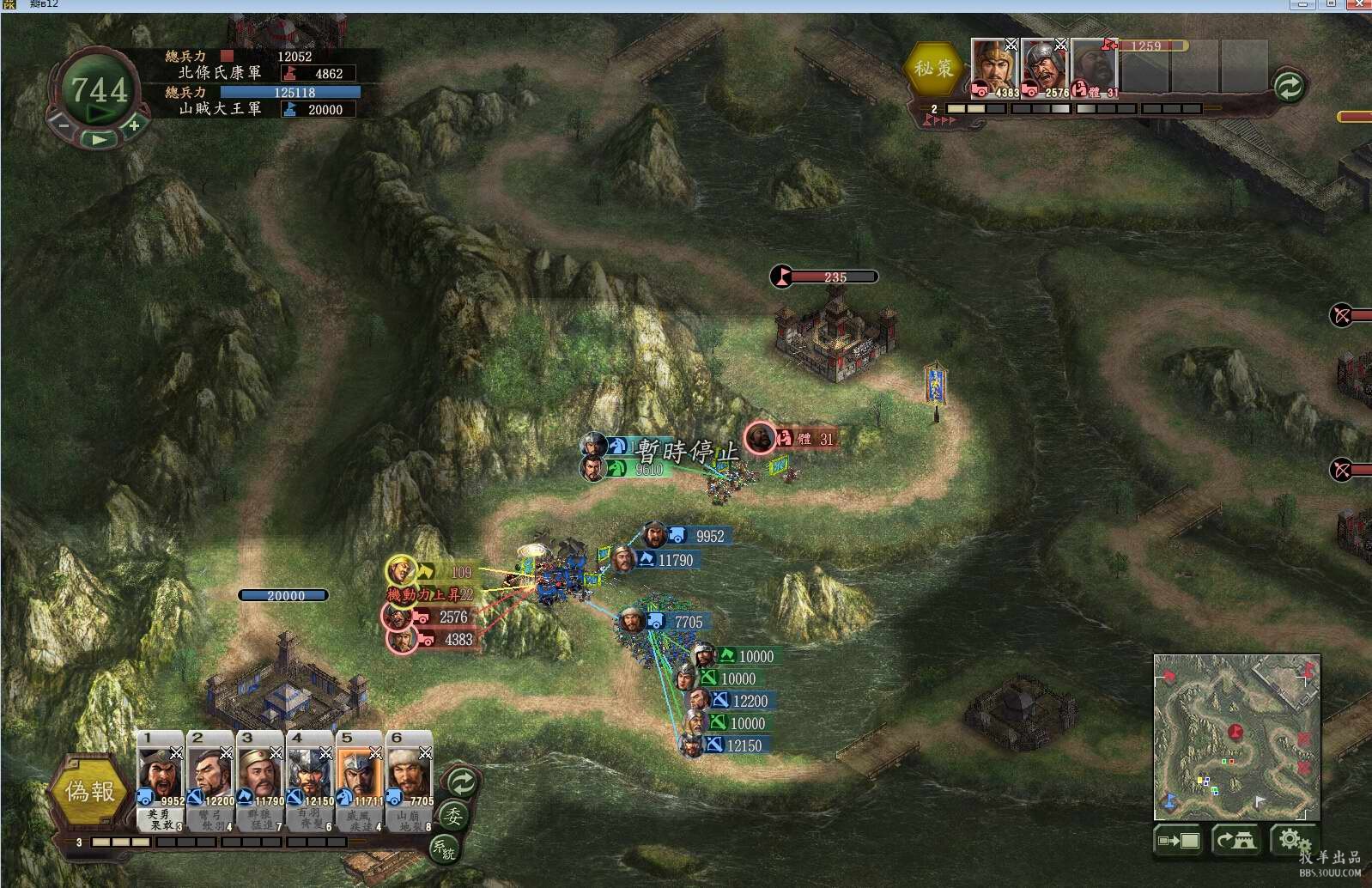This screenshot has width=1372, height=888.
Task: Select enemy general portrait with 2576 troops
Action: click(1044, 66)
